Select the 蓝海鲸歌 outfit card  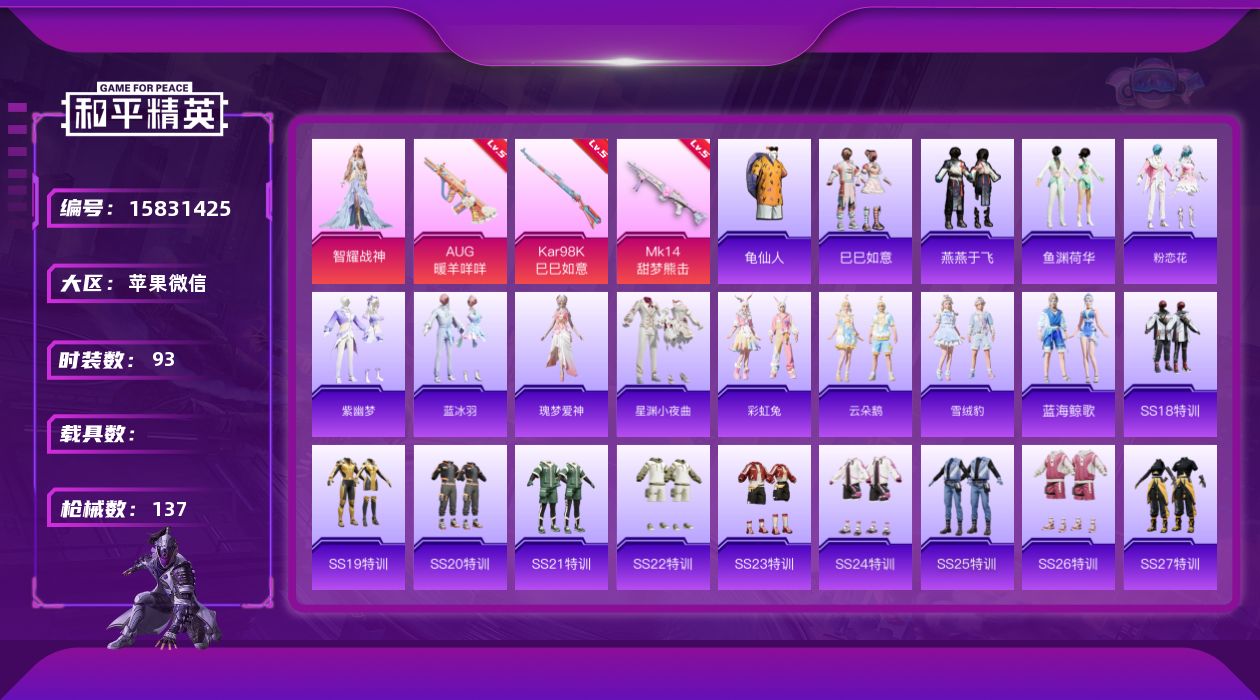point(1068,364)
